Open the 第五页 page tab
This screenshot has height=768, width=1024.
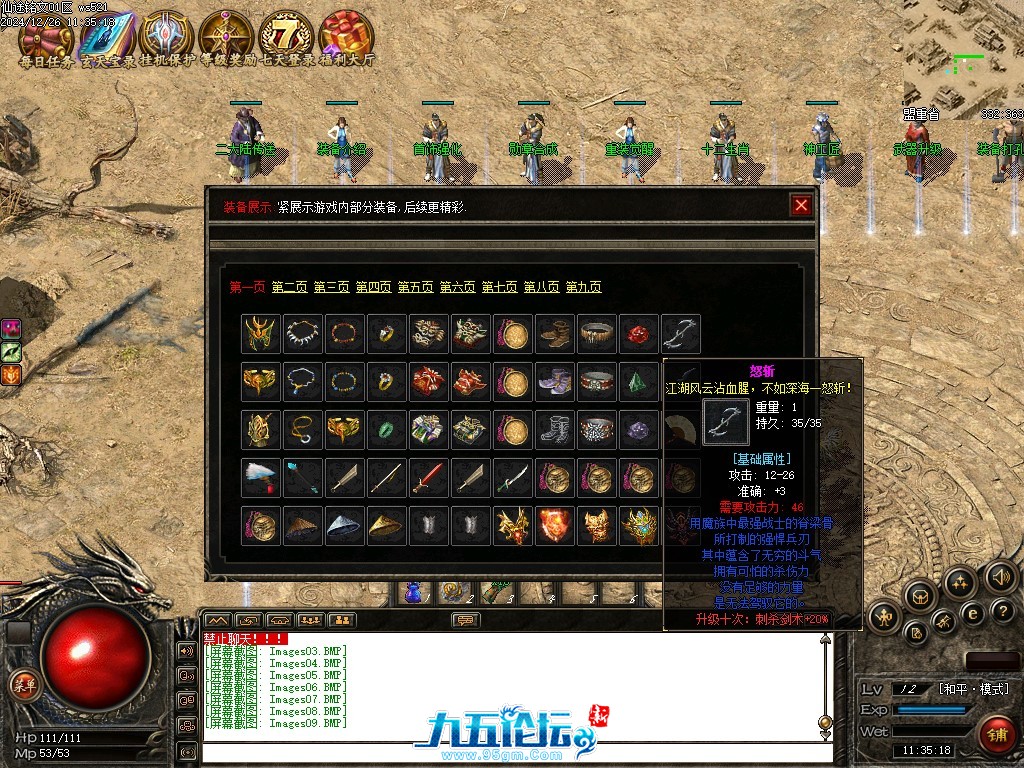(x=415, y=287)
